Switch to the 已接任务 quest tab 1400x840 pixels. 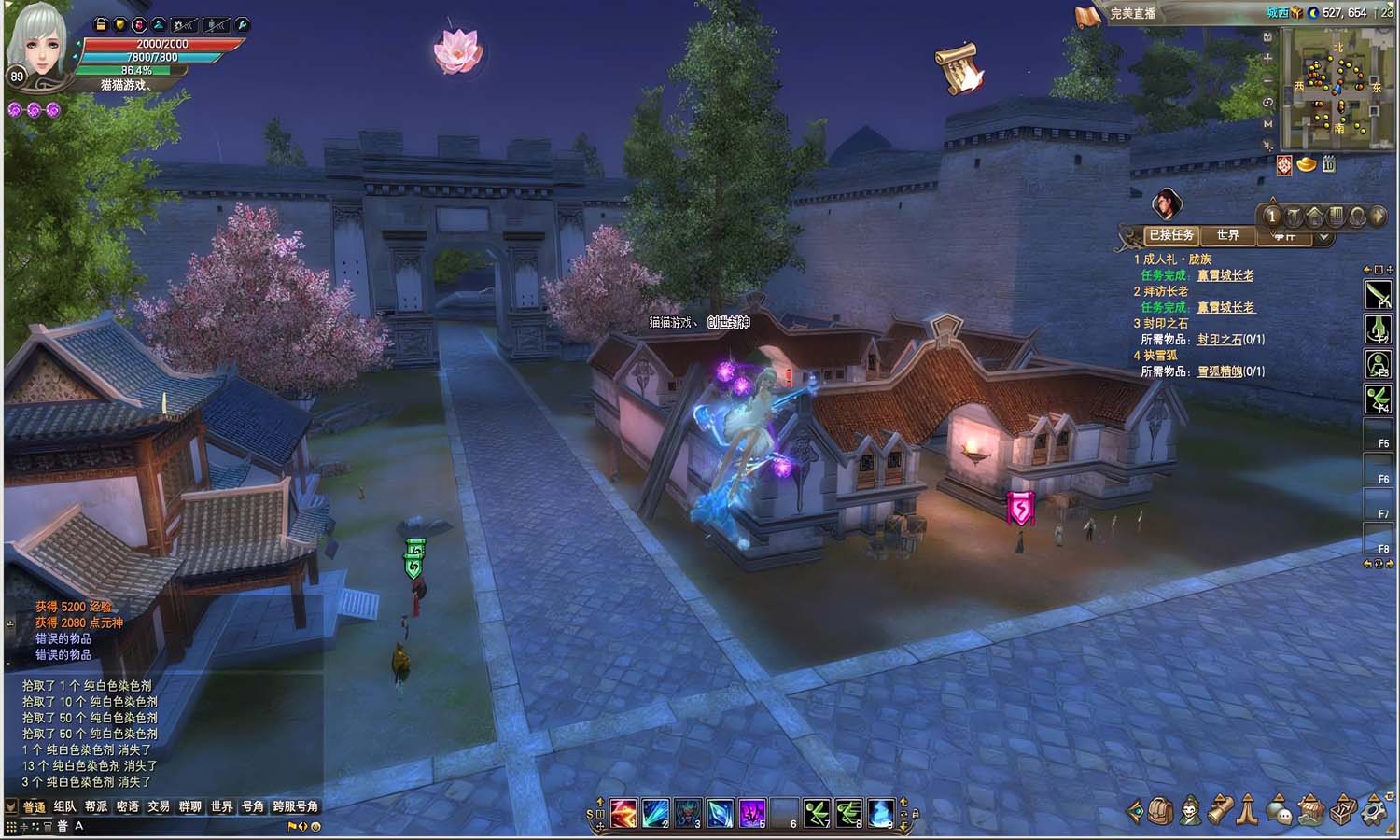[1171, 235]
